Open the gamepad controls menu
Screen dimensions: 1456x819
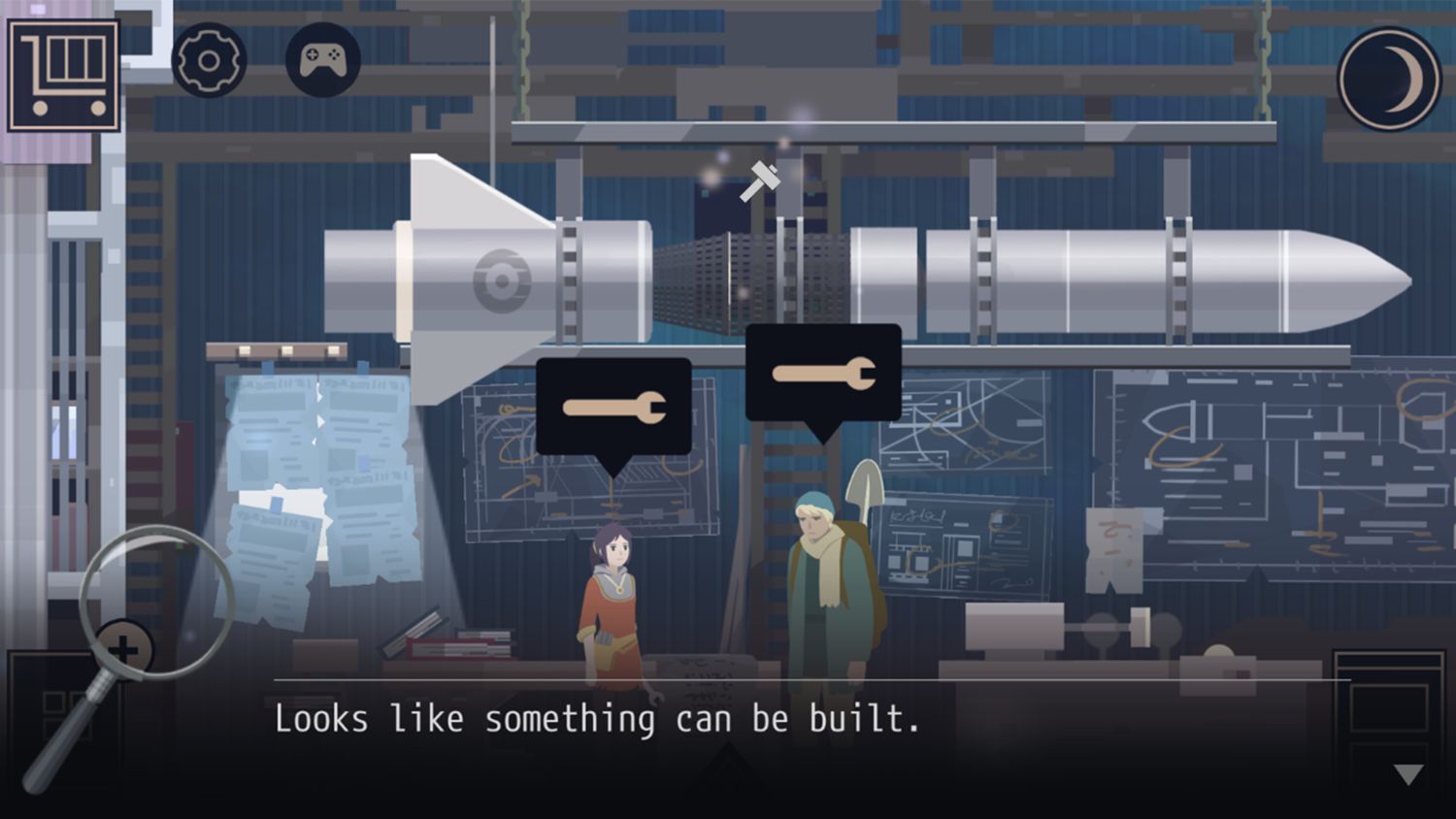322,60
